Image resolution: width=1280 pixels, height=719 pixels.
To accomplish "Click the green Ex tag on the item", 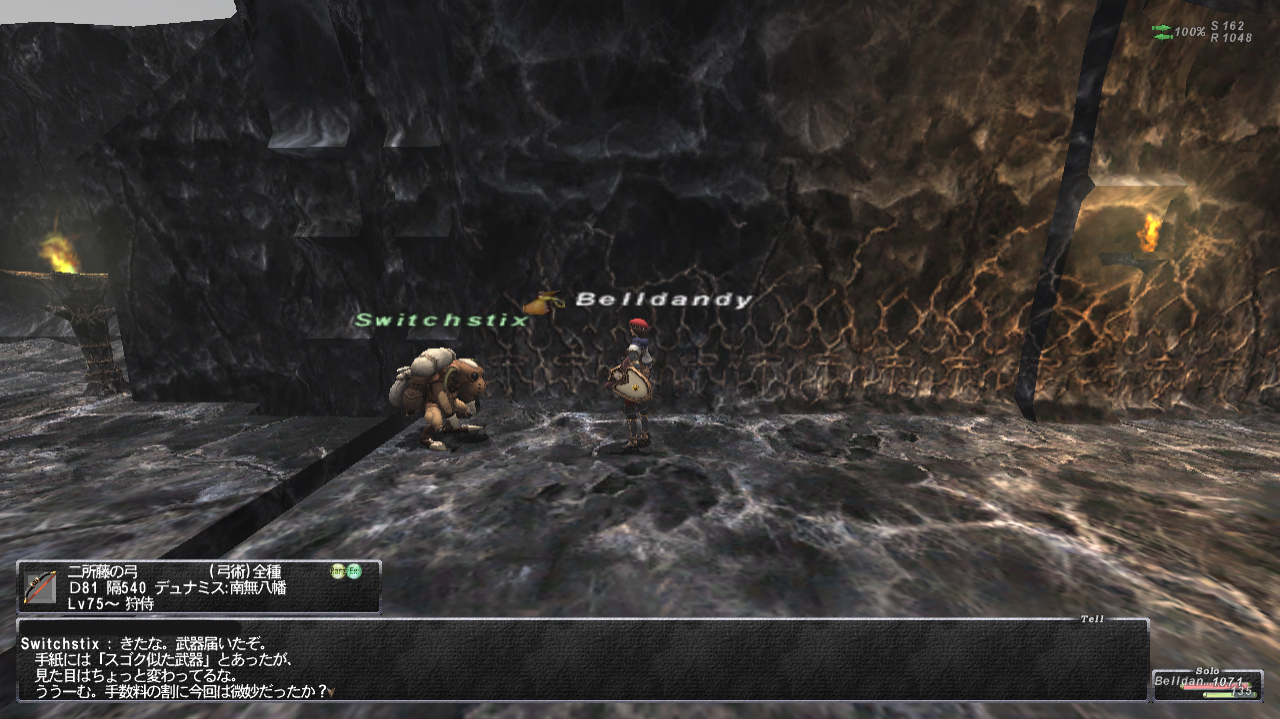I will (x=354, y=572).
